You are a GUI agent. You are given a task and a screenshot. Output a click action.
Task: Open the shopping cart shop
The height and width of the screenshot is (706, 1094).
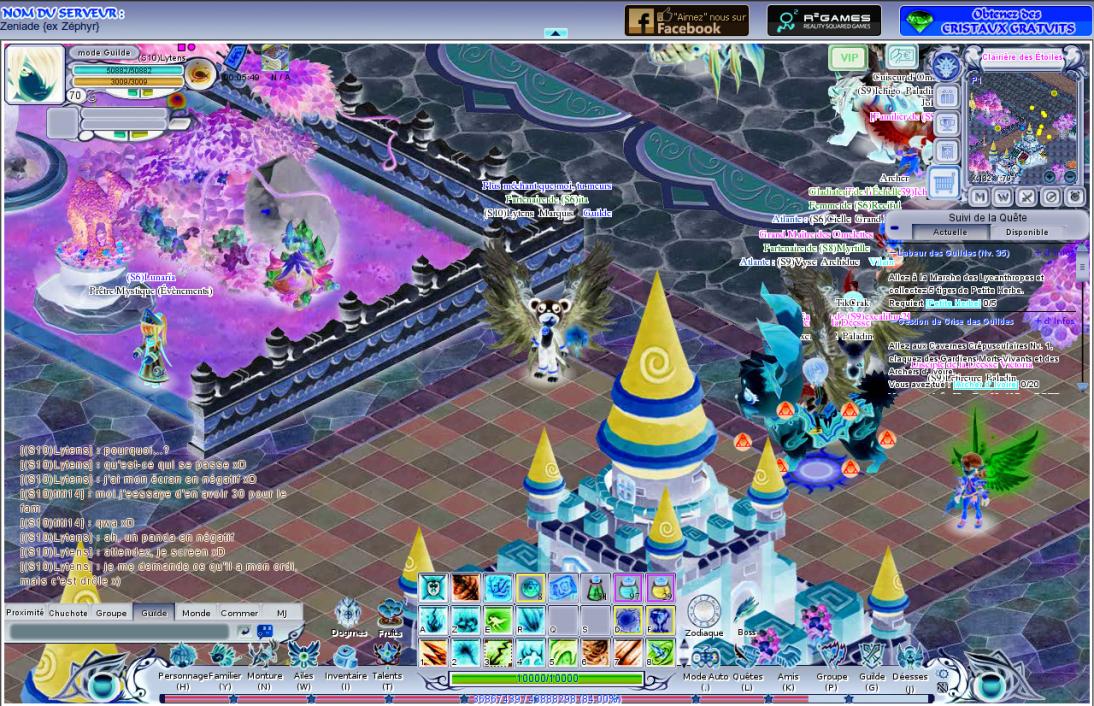click(944, 181)
